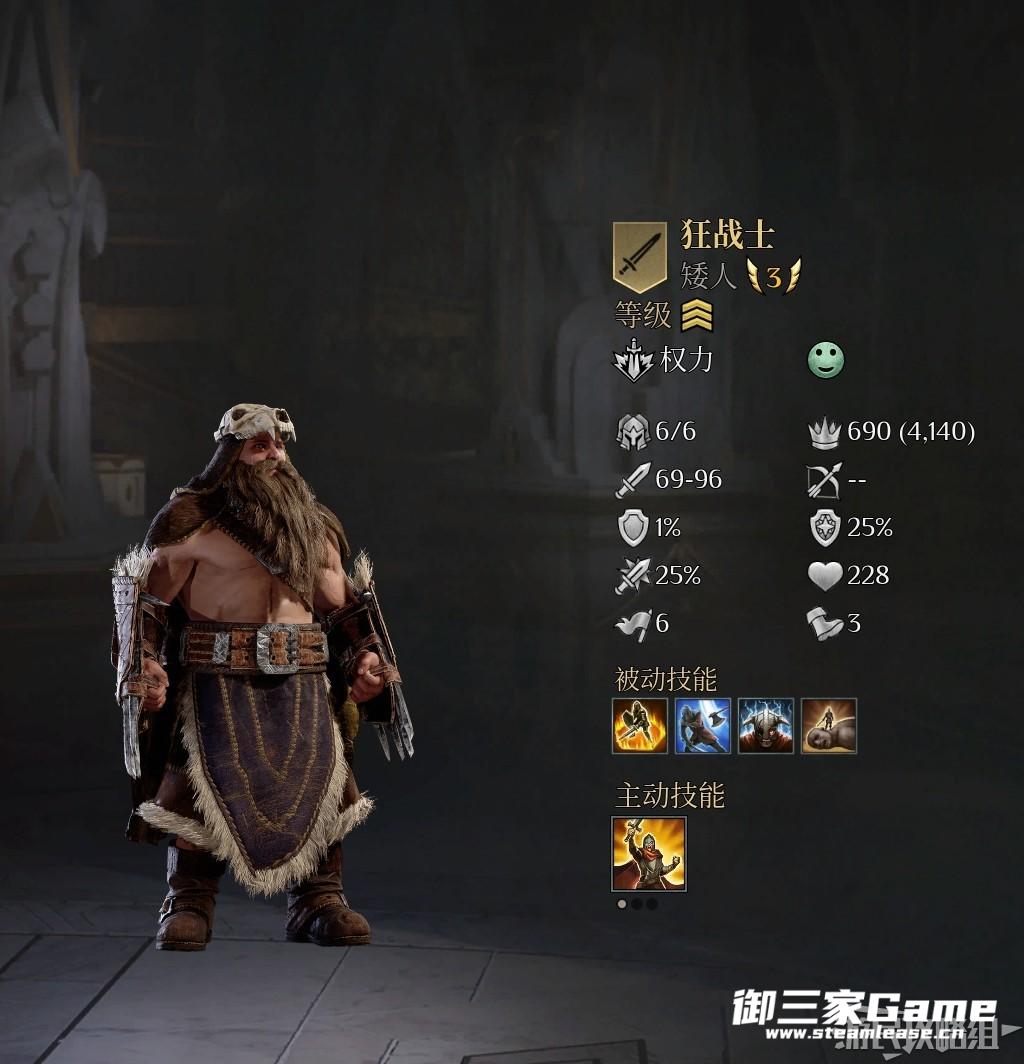Click the gold chevron rank icon

tap(697, 316)
